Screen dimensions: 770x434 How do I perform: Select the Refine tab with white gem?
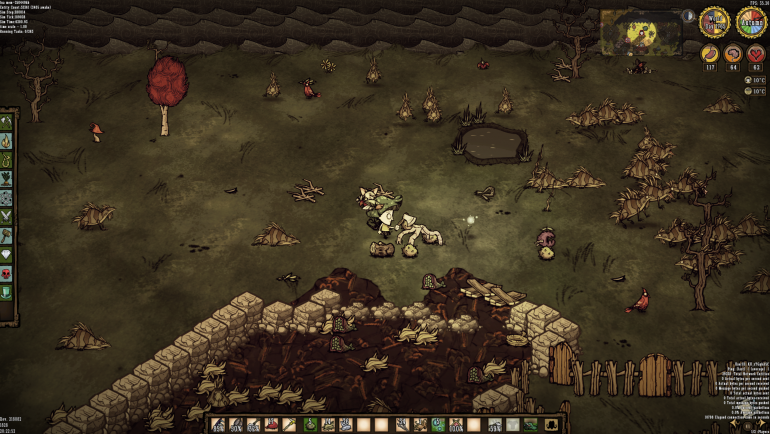pyautogui.click(x=7, y=254)
